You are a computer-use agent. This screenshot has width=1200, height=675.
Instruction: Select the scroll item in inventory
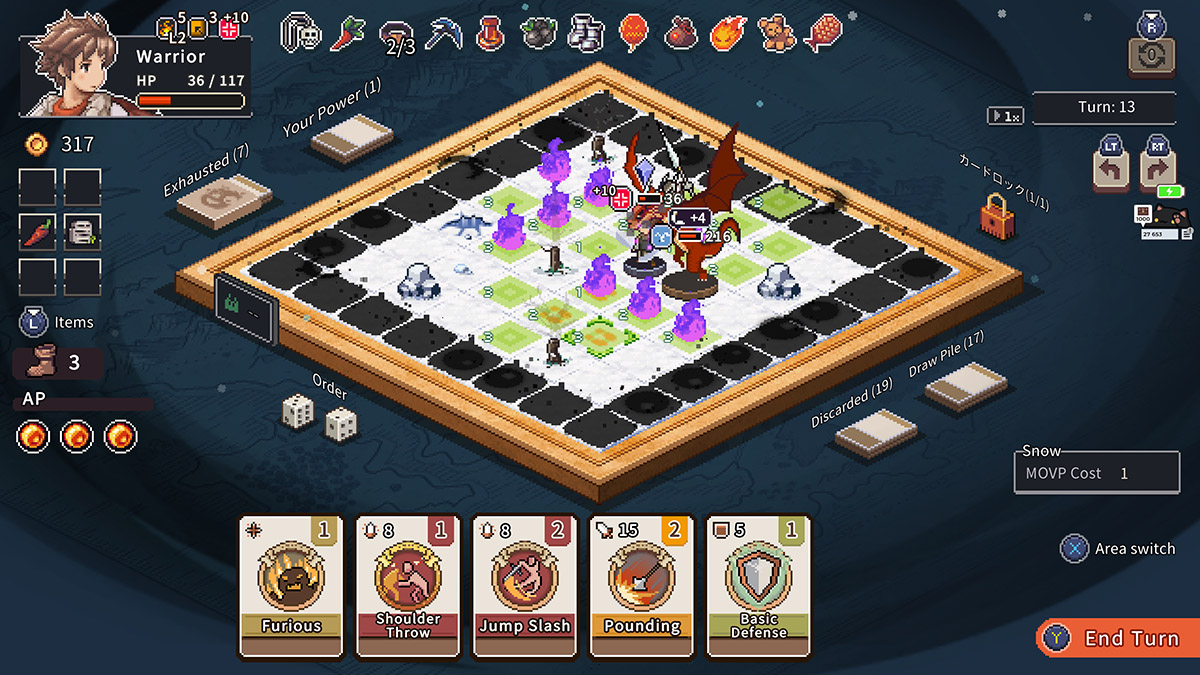click(x=82, y=232)
